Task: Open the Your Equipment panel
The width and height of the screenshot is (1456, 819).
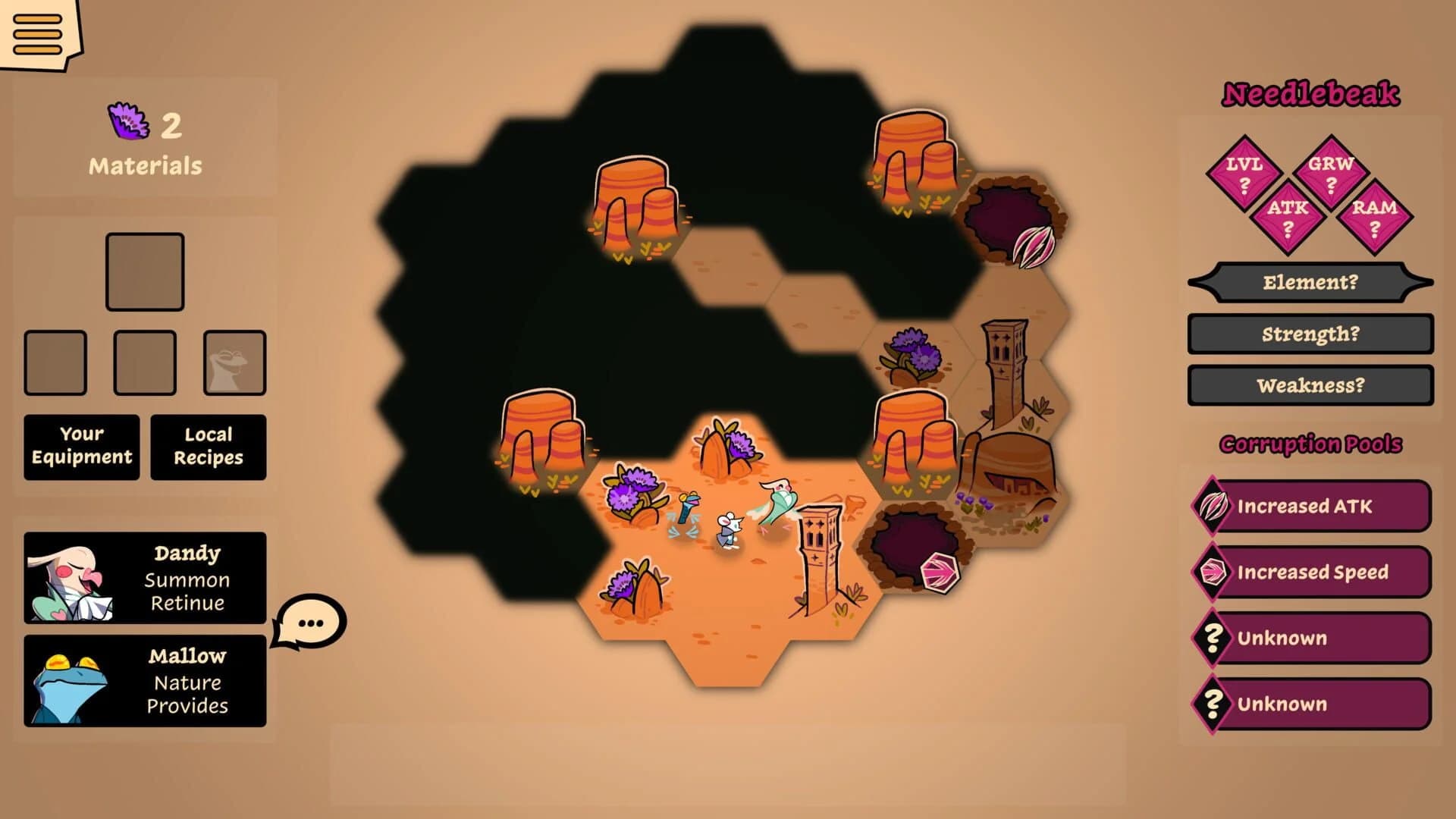Action: [x=81, y=447]
